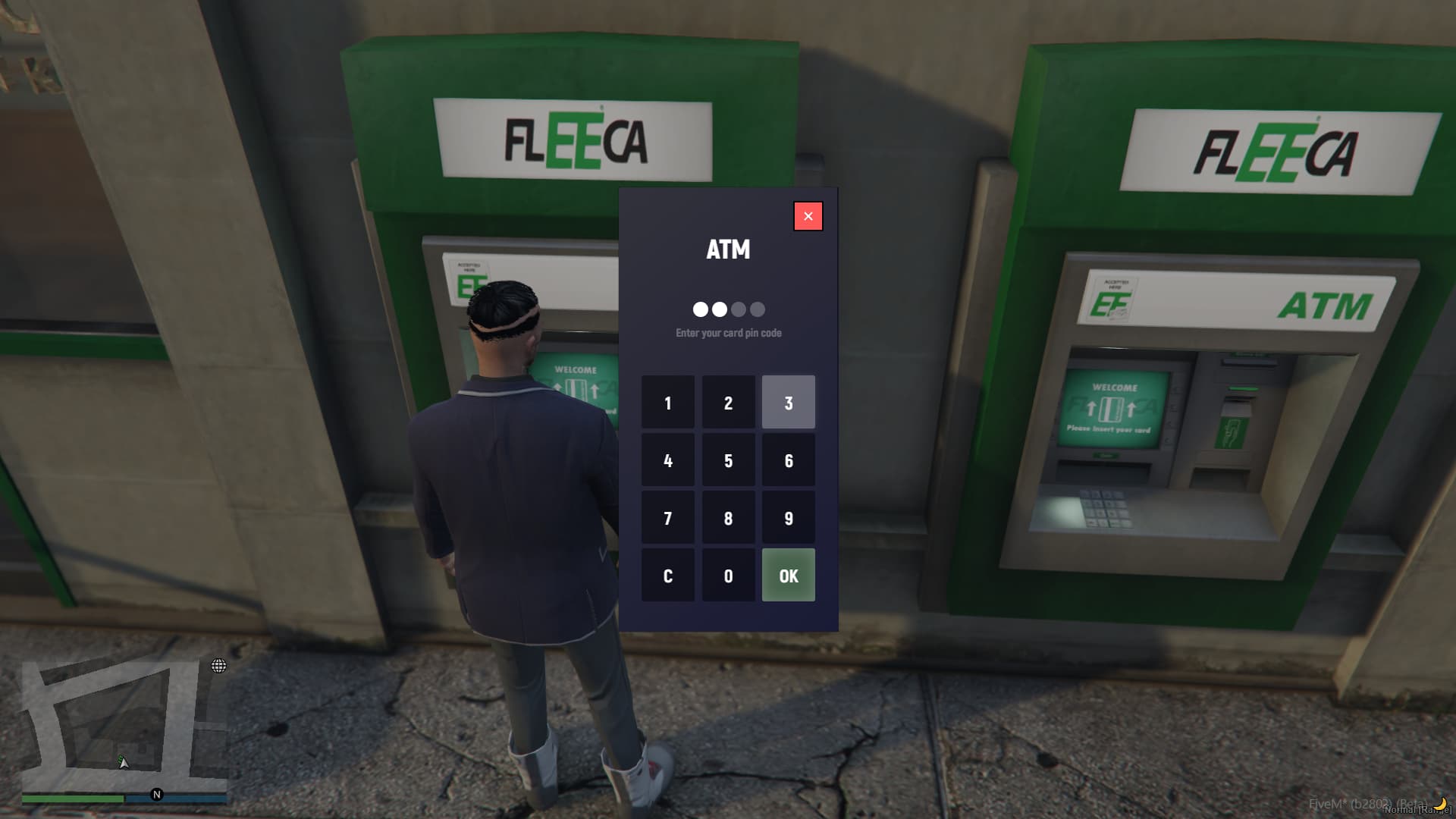Confirm the PIN with the OK button
The width and height of the screenshot is (1456, 819).
[x=788, y=575]
